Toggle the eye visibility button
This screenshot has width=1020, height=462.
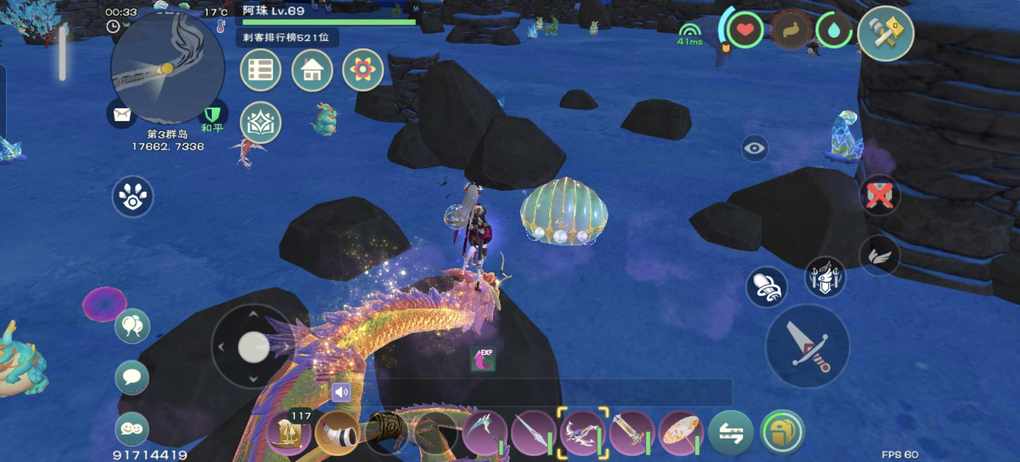(755, 149)
